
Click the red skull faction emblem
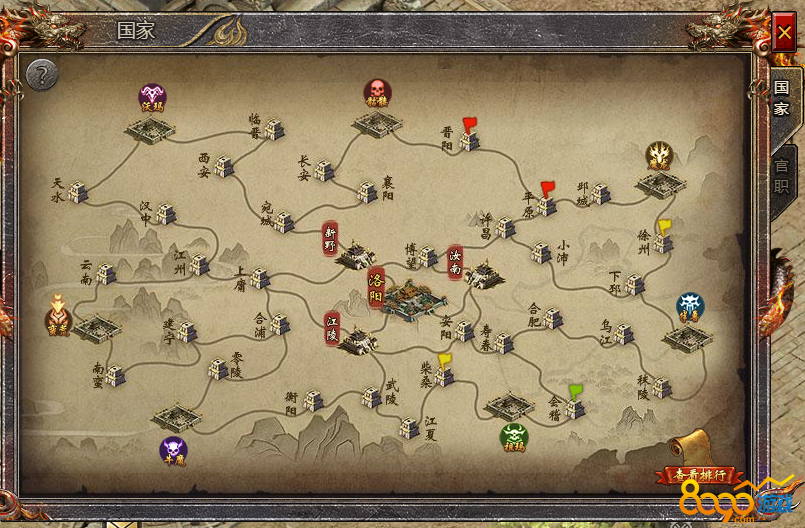[377, 93]
